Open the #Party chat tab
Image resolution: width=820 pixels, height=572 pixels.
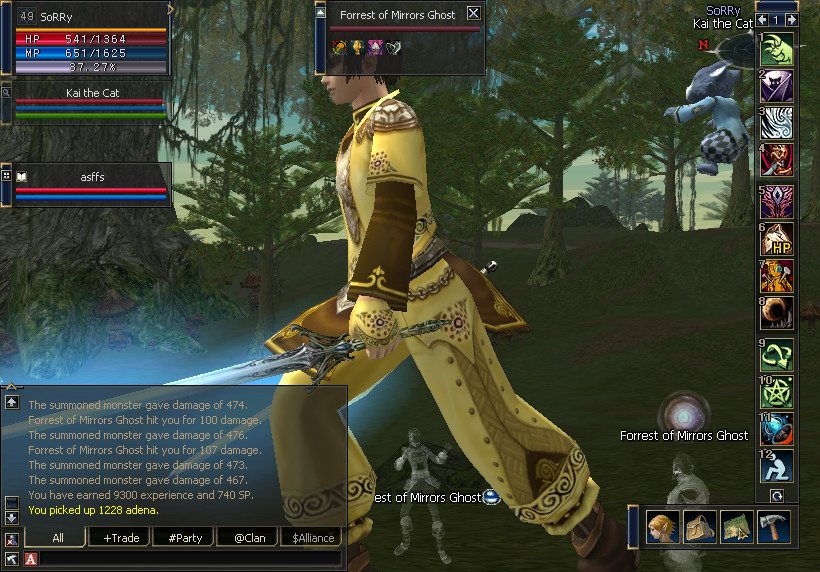point(185,538)
